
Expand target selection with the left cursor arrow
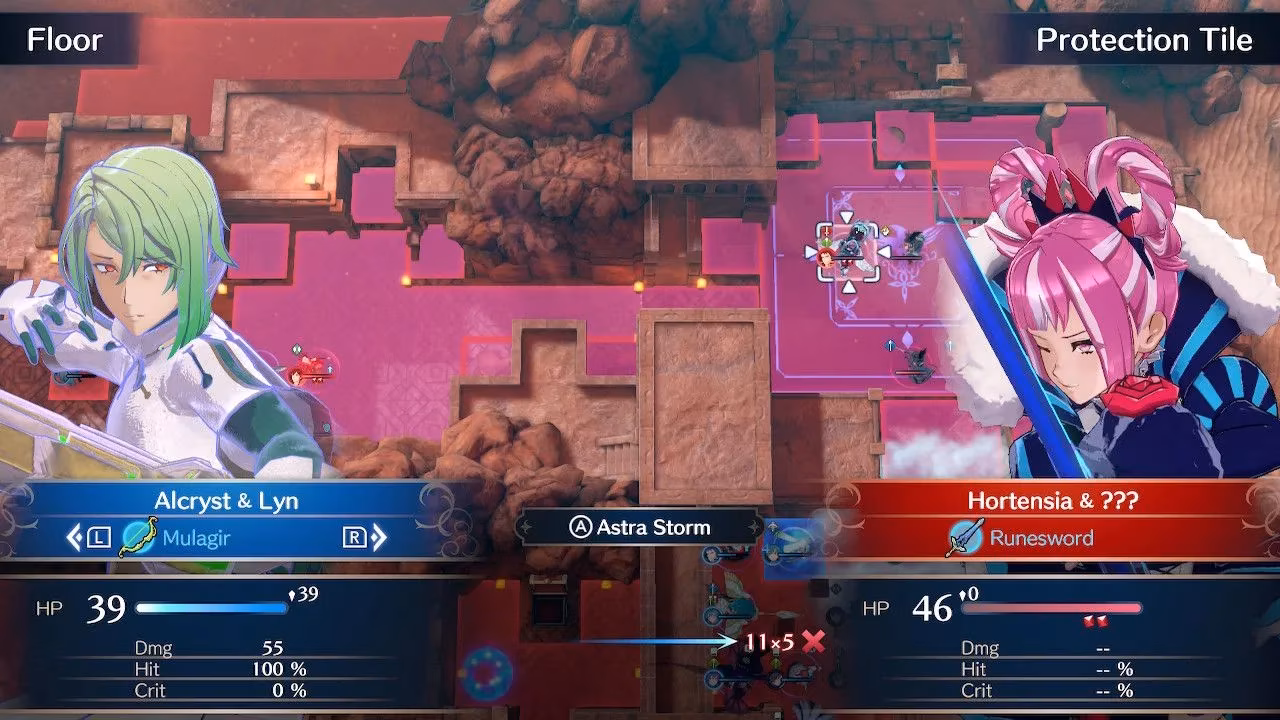[810, 251]
